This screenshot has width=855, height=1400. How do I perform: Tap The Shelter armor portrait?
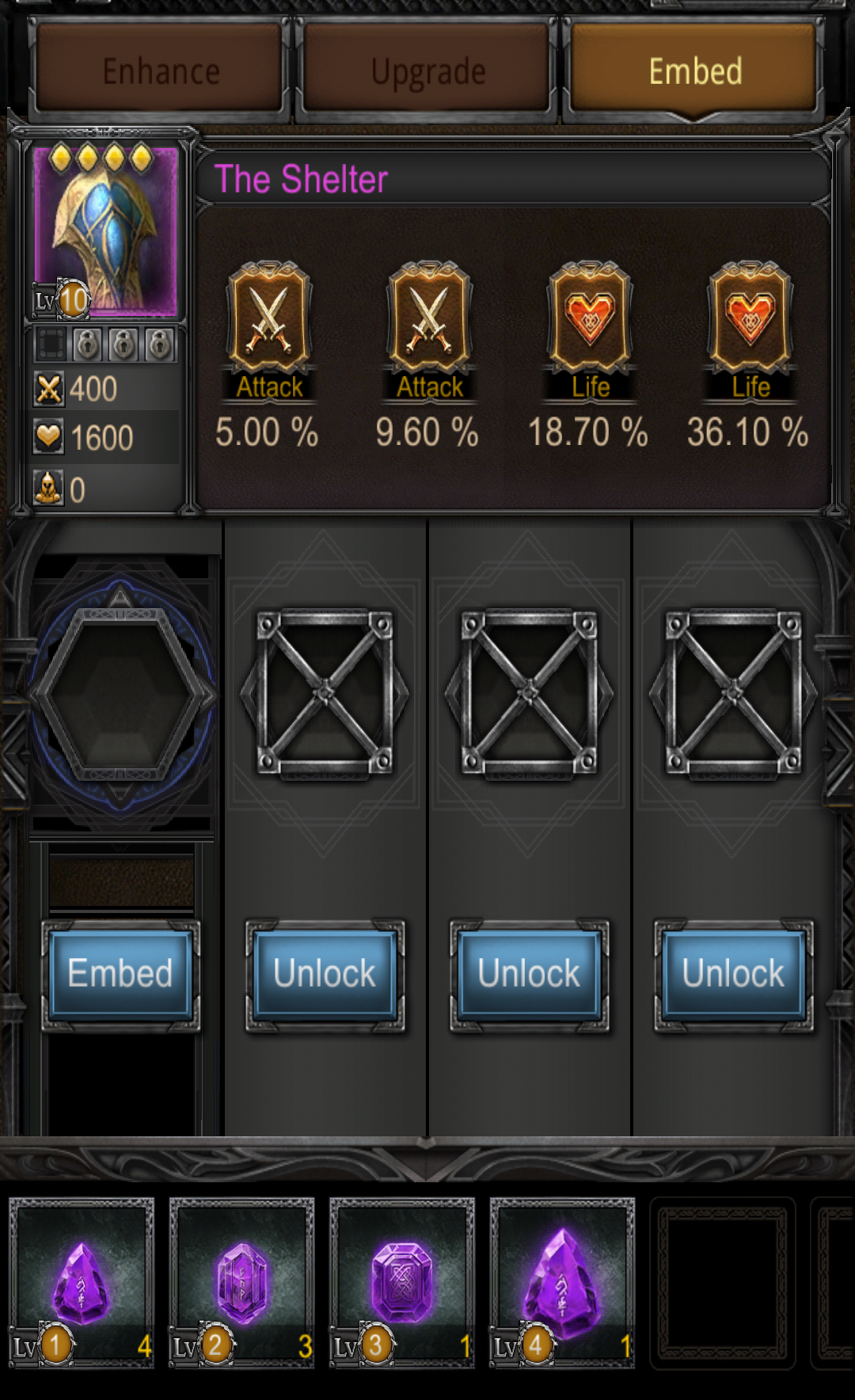(x=105, y=231)
